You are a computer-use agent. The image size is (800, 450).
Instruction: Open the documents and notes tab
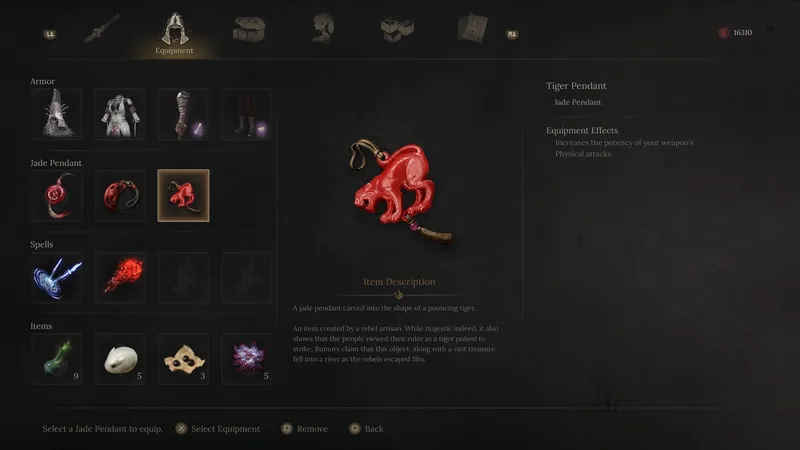pos(471,29)
